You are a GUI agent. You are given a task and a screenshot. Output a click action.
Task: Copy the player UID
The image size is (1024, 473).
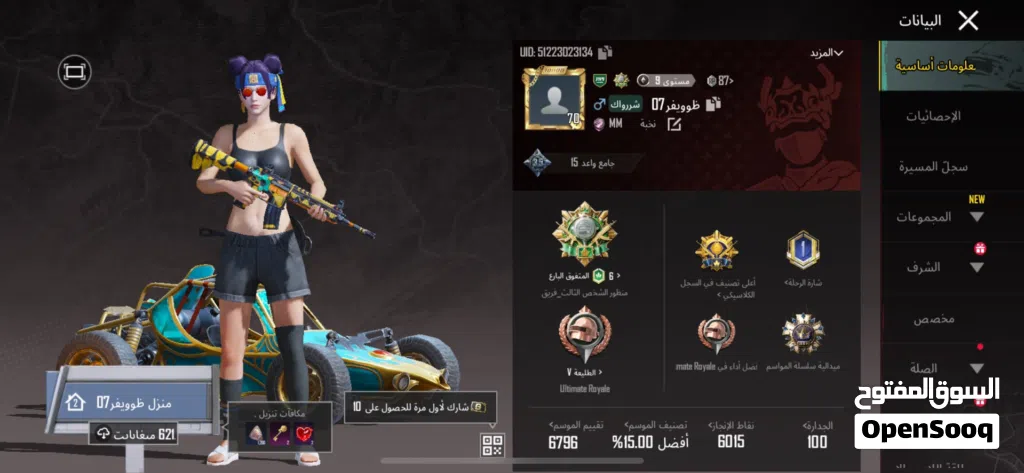tap(606, 52)
